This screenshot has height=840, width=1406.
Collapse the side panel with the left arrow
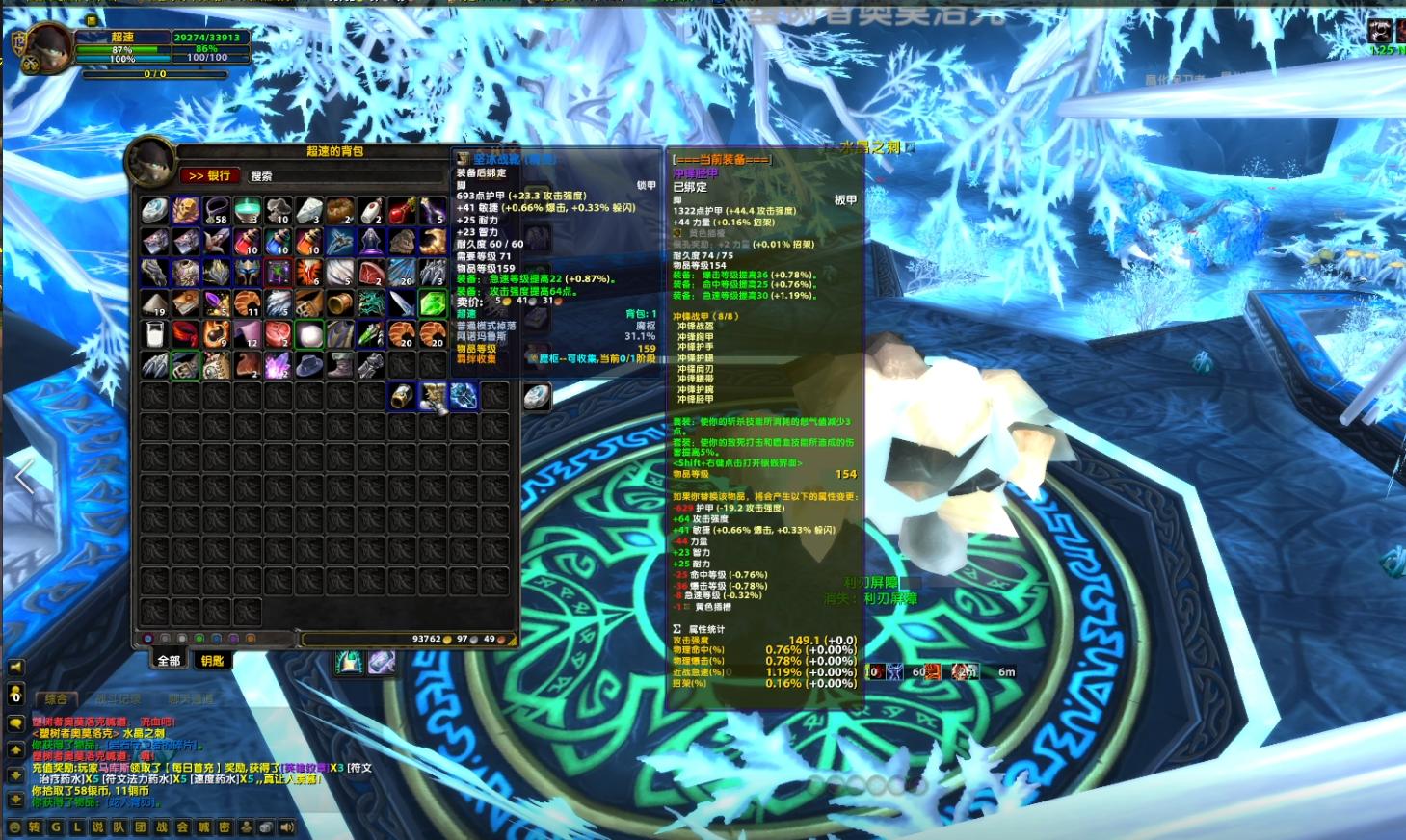(22, 477)
